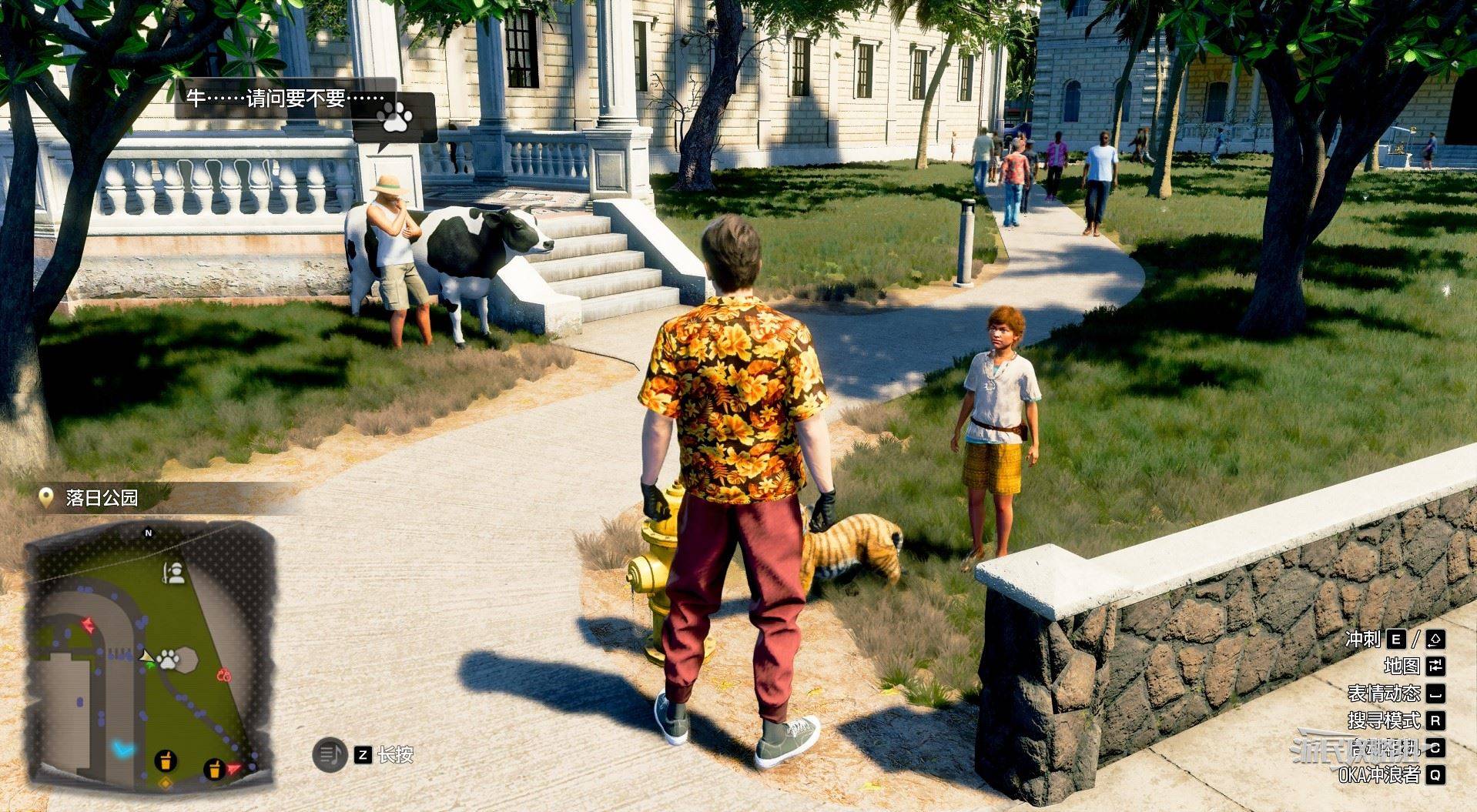Click the glowing blue bird marker on the minimap
1477x812 pixels.
[122, 747]
